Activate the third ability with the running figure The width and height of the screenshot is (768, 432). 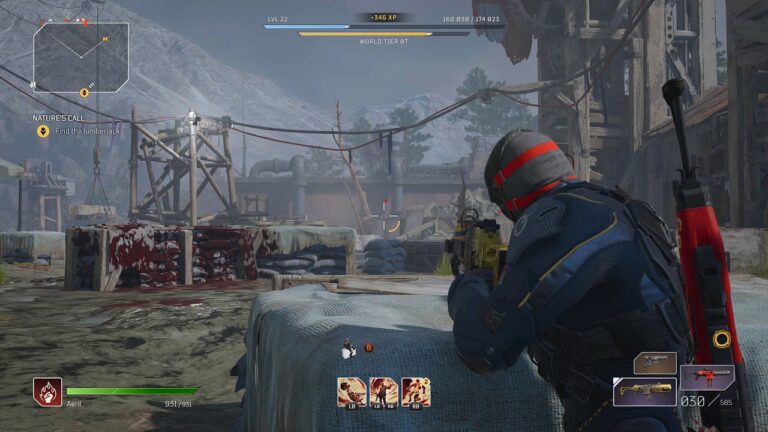pyautogui.click(x=416, y=391)
